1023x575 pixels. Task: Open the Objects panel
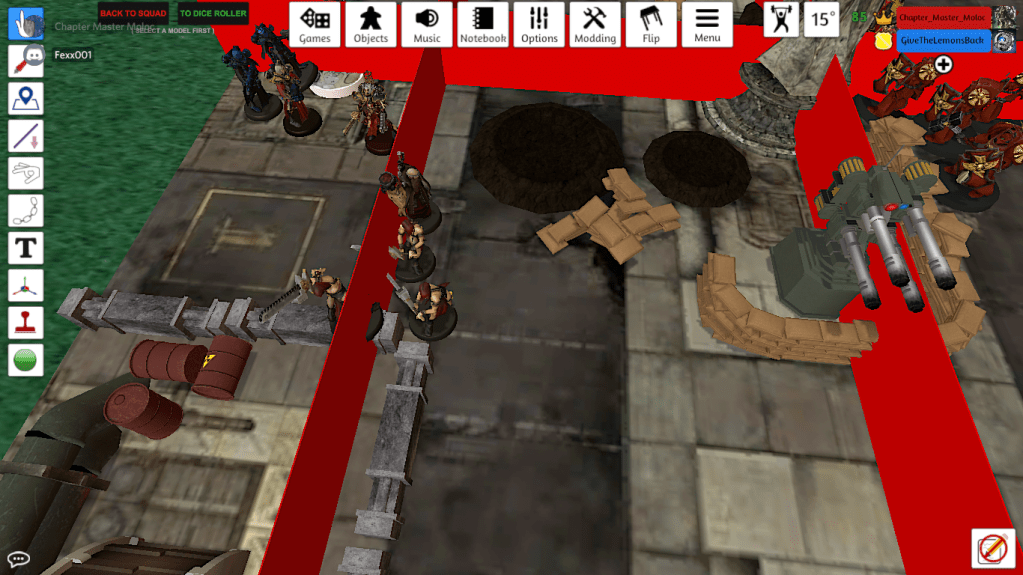click(371, 24)
